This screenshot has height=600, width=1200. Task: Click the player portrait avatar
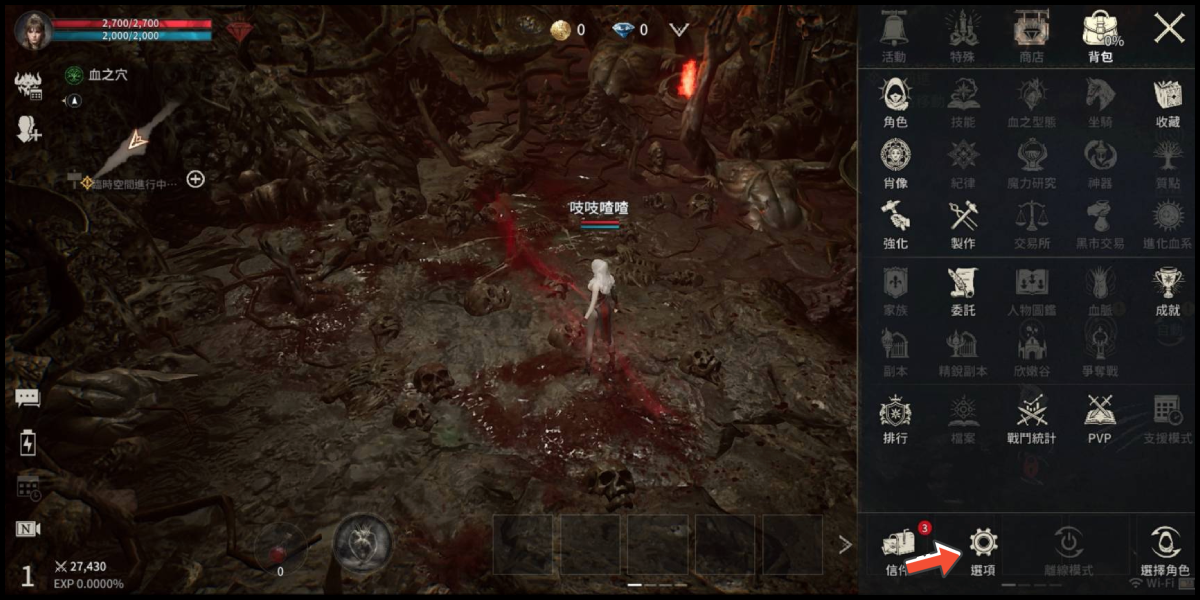(x=33, y=30)
